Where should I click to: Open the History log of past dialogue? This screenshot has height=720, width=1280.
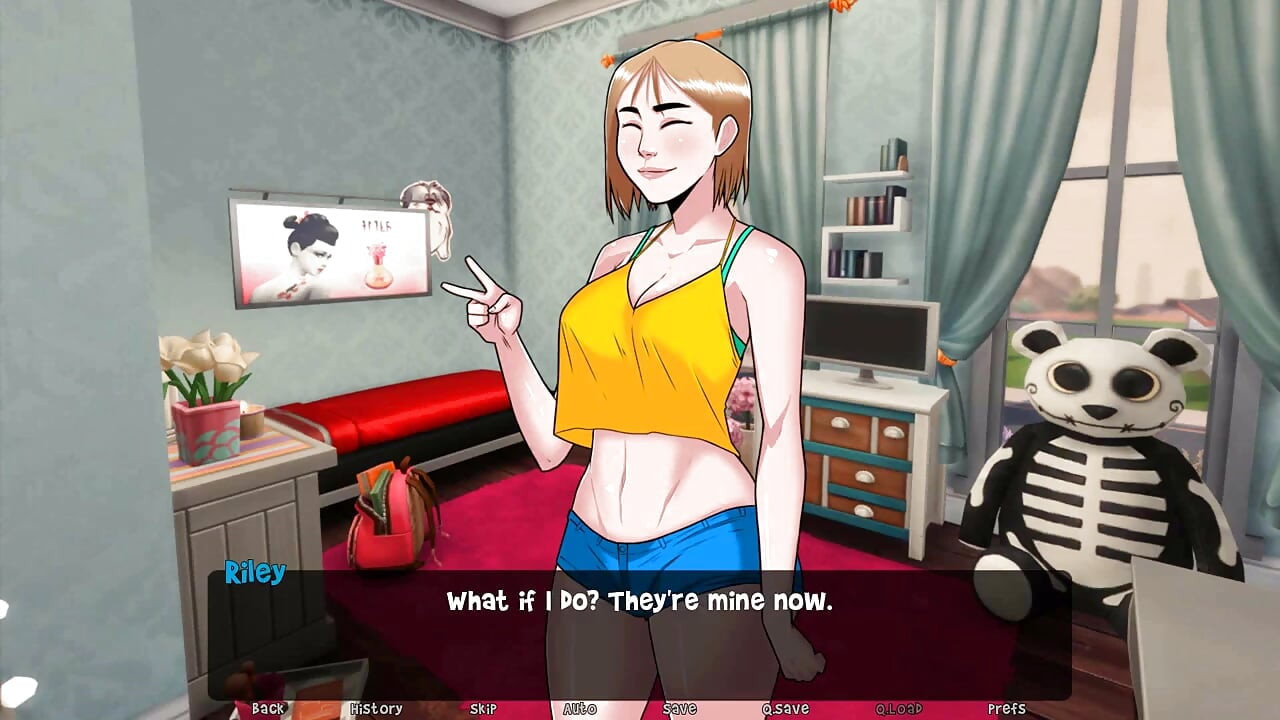tap(375, 708)
